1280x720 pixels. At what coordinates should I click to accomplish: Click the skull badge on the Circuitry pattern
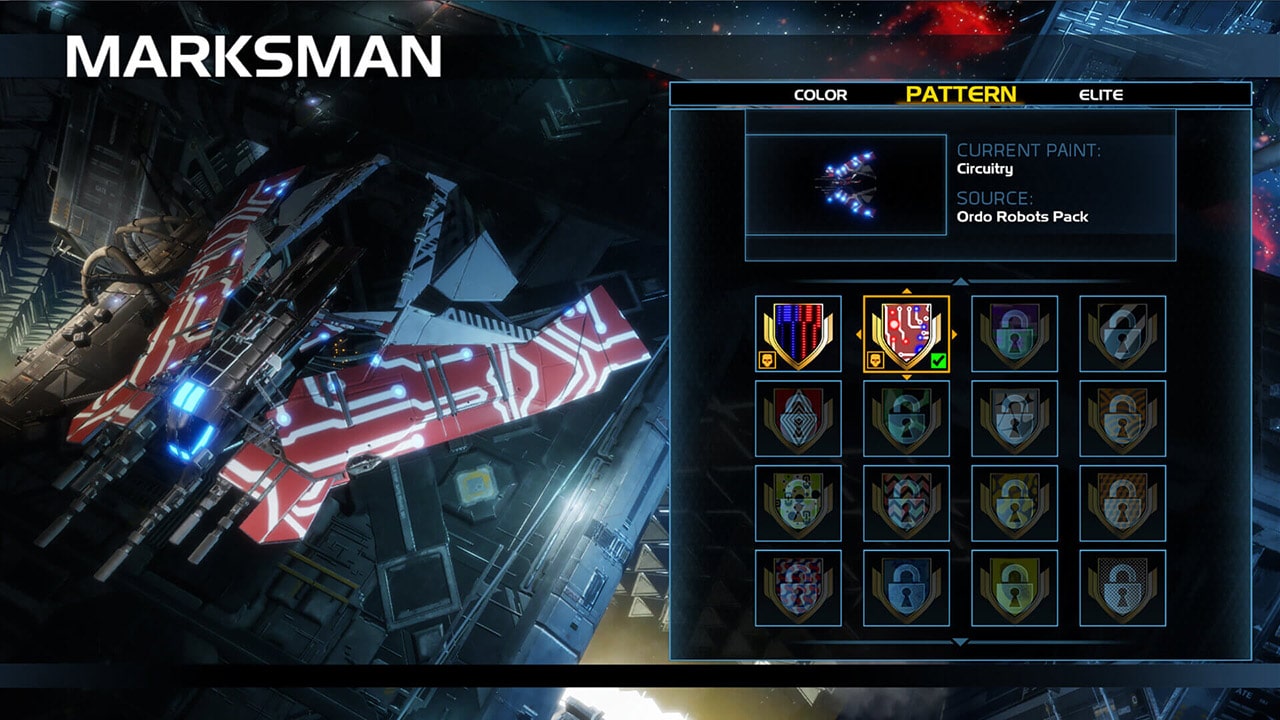point(877,358)
